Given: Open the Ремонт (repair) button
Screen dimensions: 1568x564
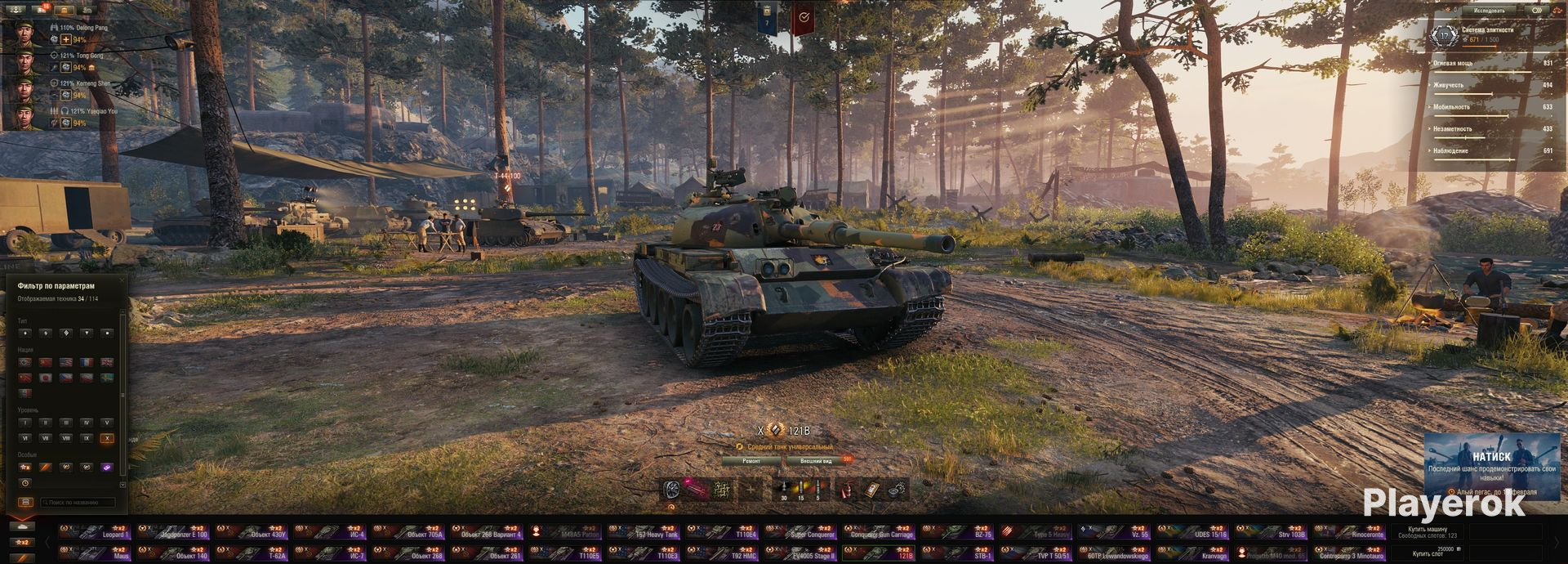Looking at the screenshot, I should tap(751, 461).
